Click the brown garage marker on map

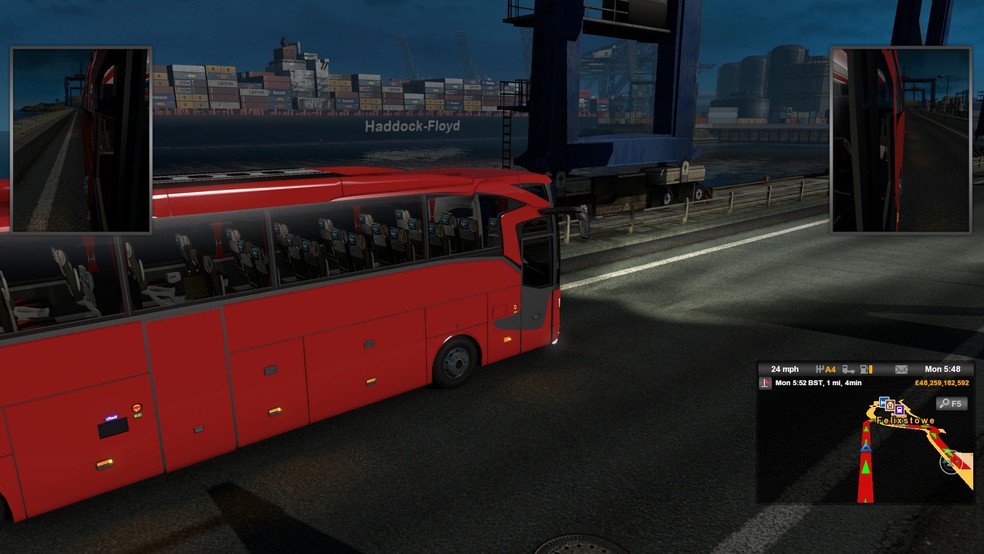click(x=889, y=407)
